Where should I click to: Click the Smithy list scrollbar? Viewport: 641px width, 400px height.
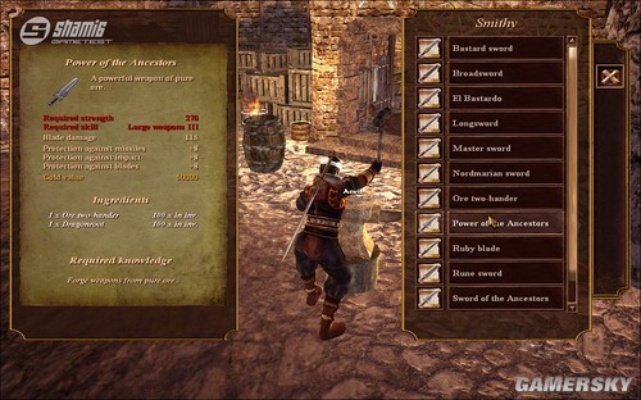tap(573, 170)
